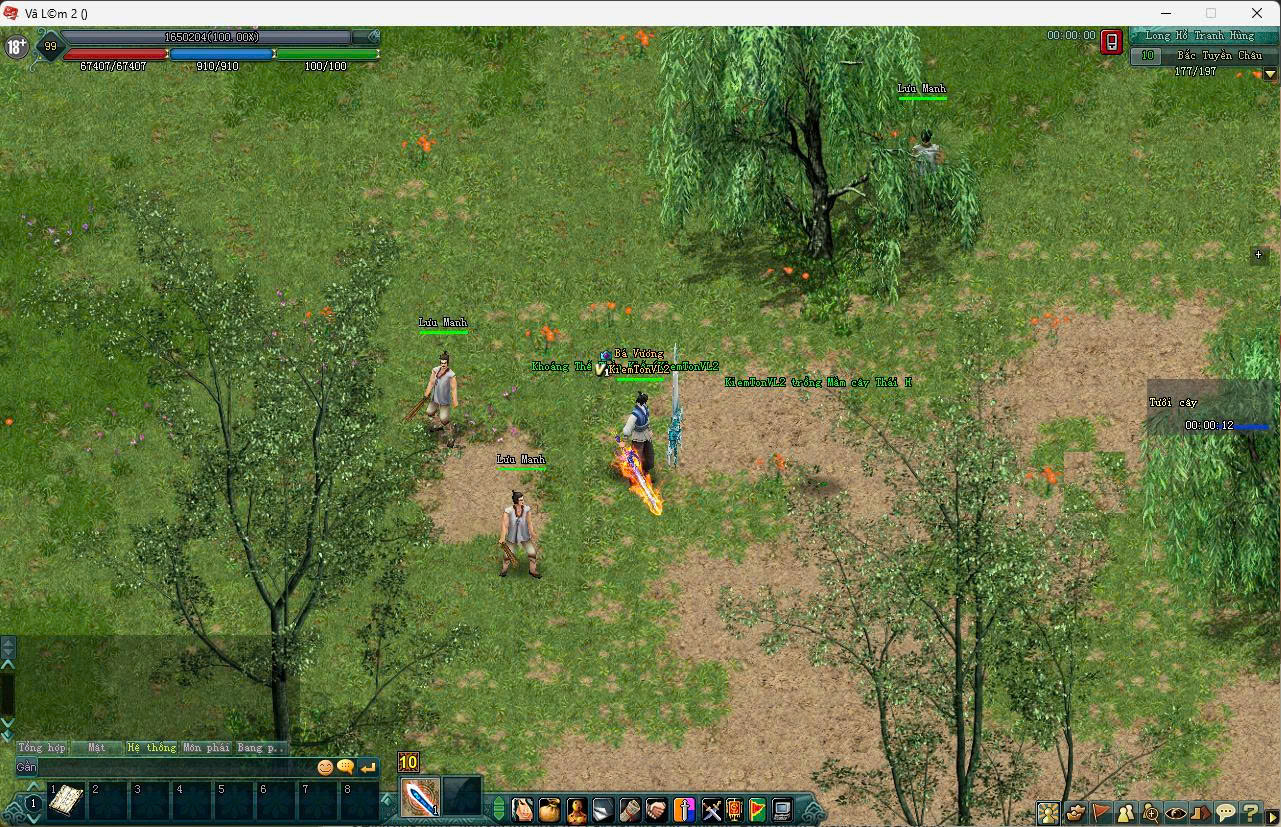
Task: Toggle the eye view icon
Action: (x=1176, y=813)
